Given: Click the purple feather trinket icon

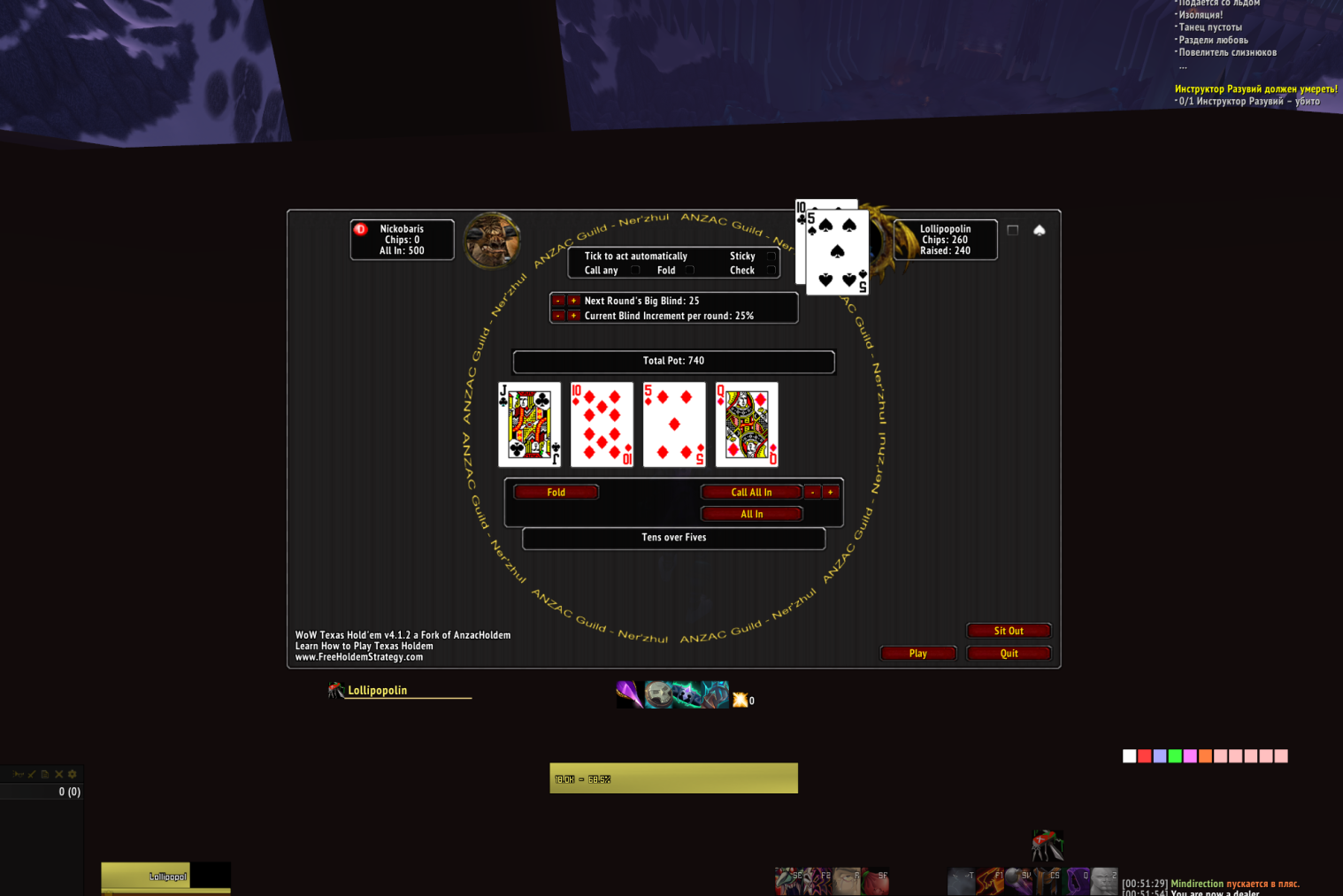Looking at the screenshot, I should (629, 694).
